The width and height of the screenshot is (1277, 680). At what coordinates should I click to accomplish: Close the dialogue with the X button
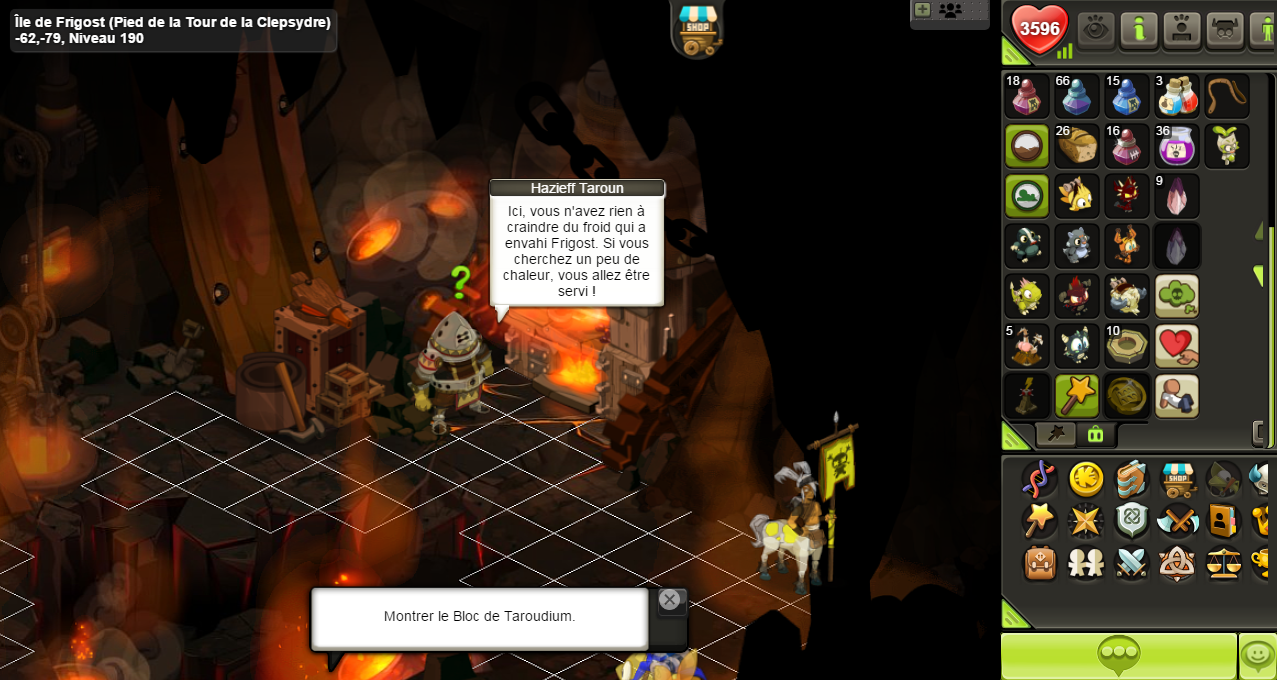tap(669, 600)
